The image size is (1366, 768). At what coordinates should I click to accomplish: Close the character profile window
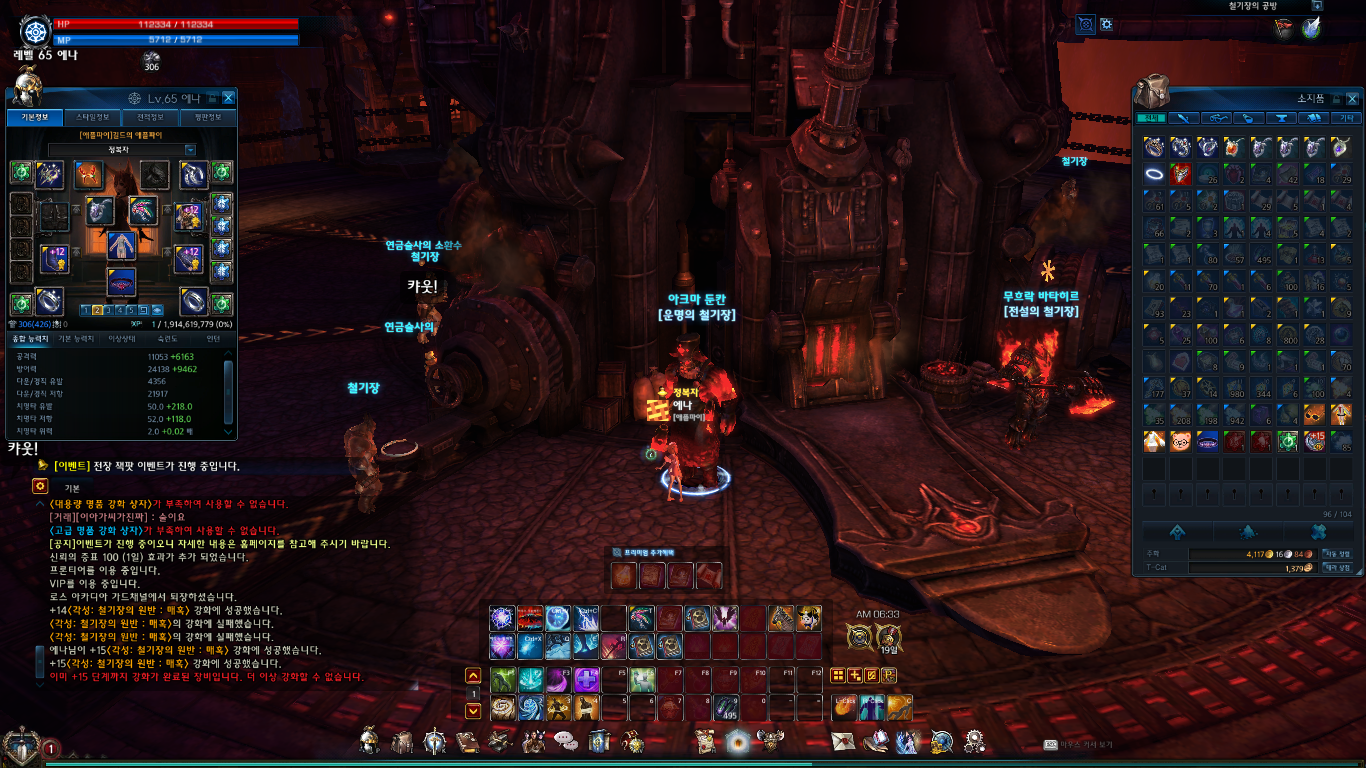[229, 98]
